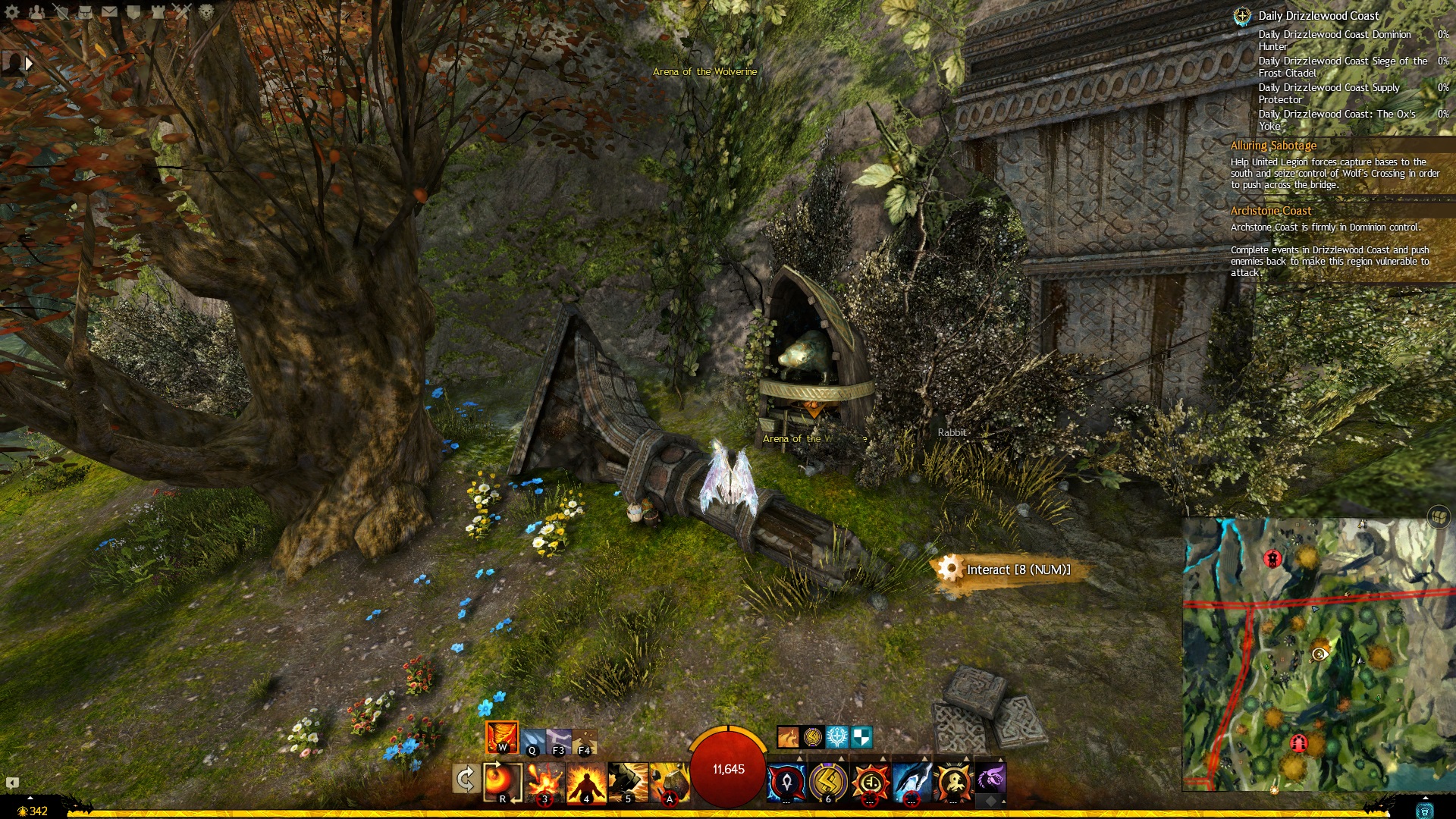This screenshot has height=819, width=1456.
Task: Switch to the earth attunement
Action: (x=584, y=742)
